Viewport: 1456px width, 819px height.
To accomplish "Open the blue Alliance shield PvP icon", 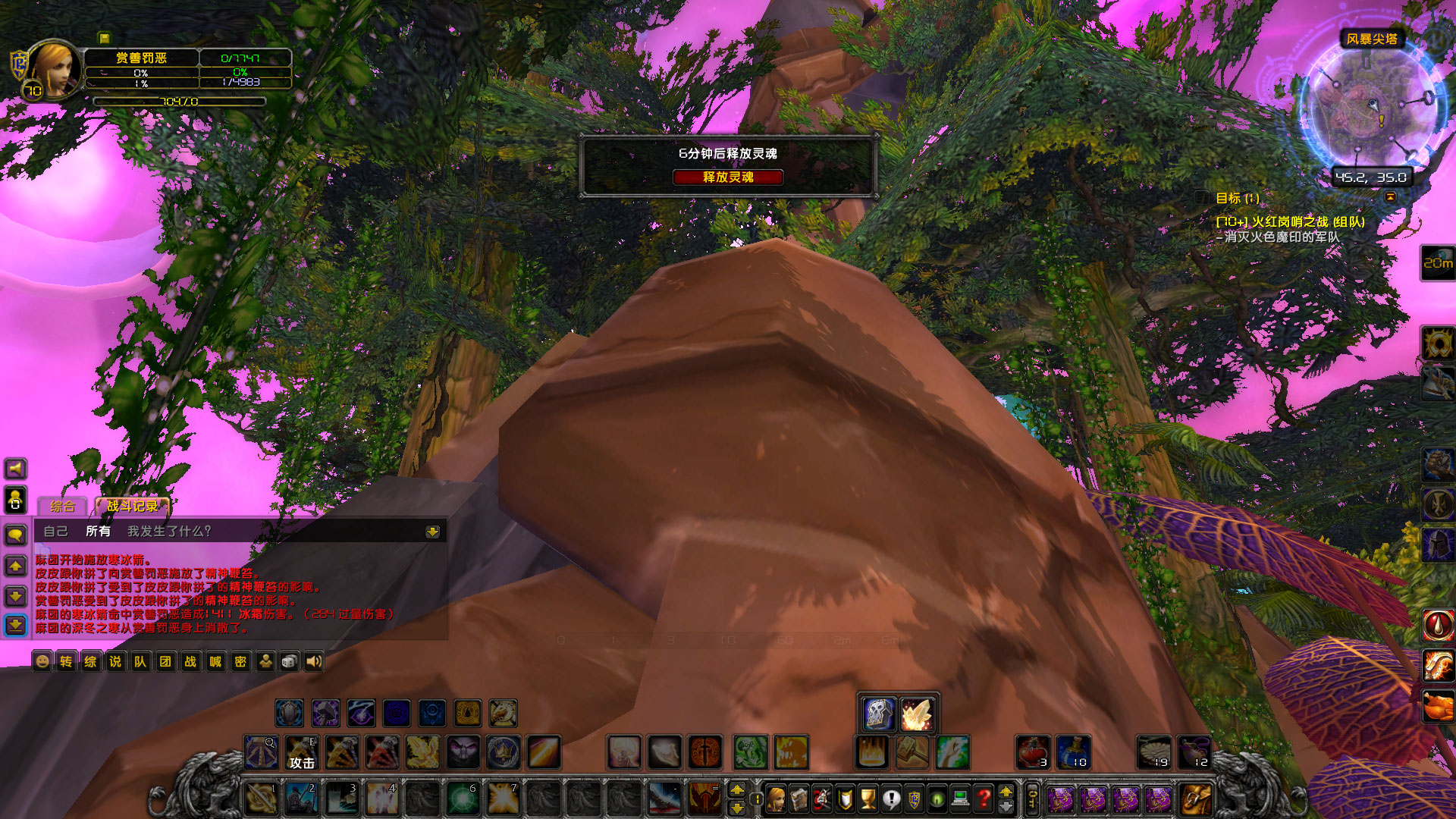I will [x=915, y=800].
